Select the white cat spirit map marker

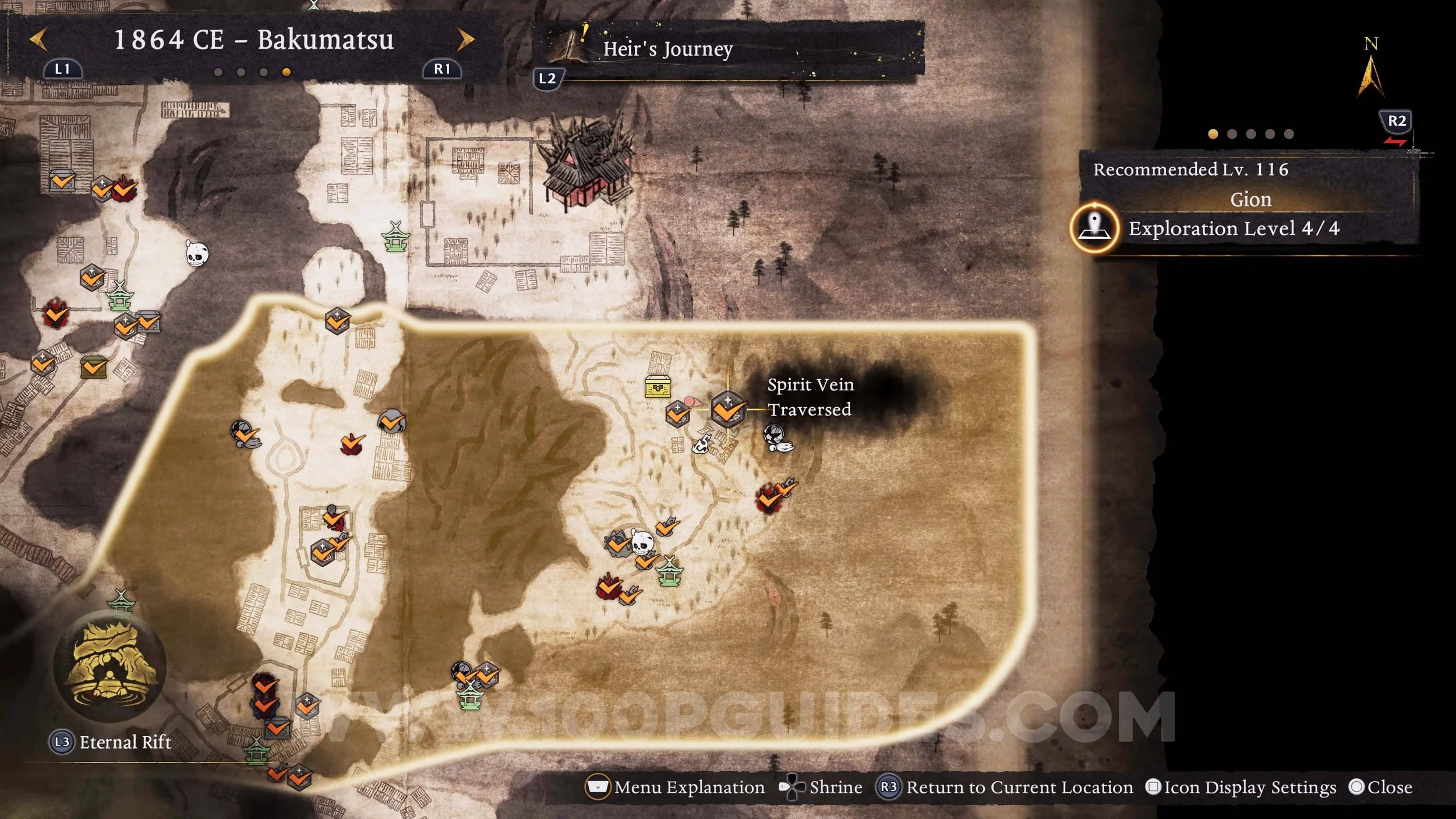[702, 444]
